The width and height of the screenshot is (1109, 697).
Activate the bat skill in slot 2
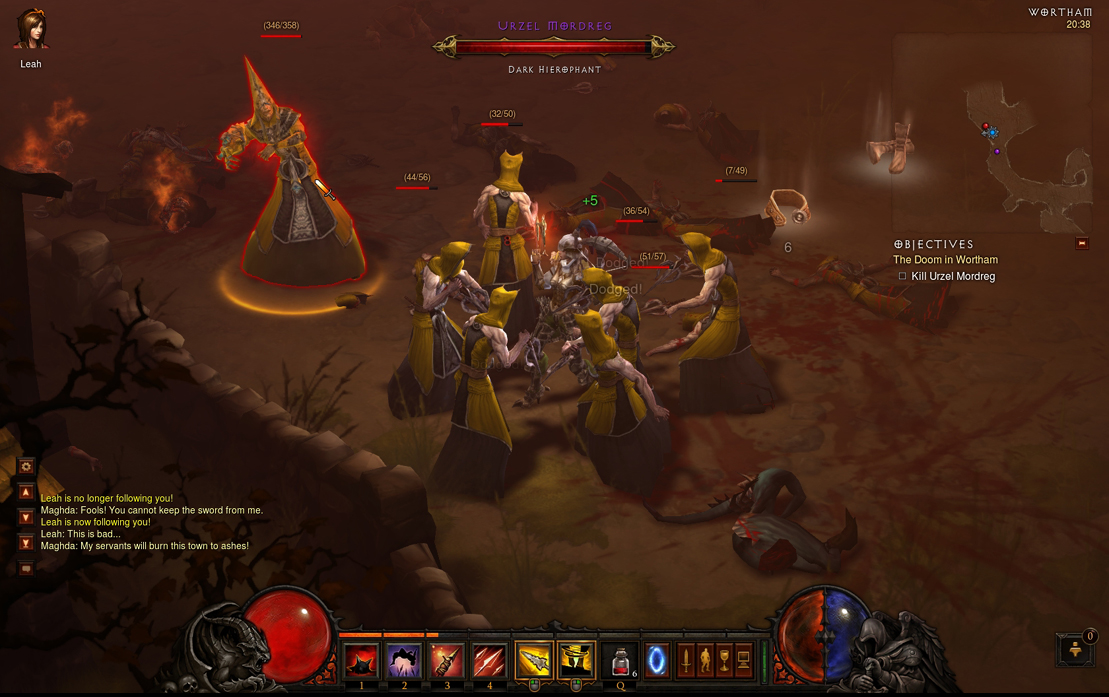pos(404,661)
